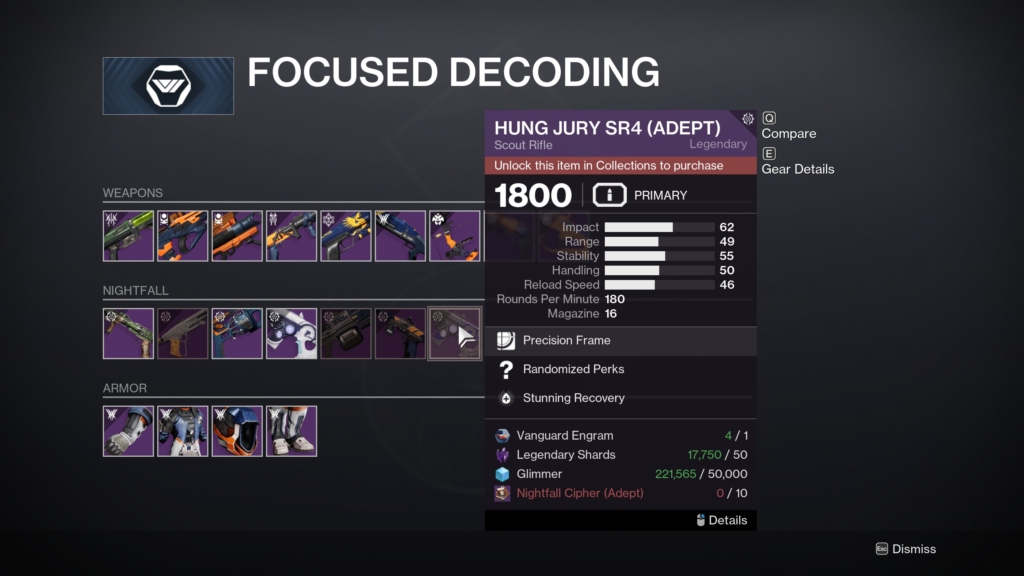This screenshot has height=576, width=1024.
Task: Choose the Nightfall weapon with glowing web pattern
Action: tap(237, 333)
